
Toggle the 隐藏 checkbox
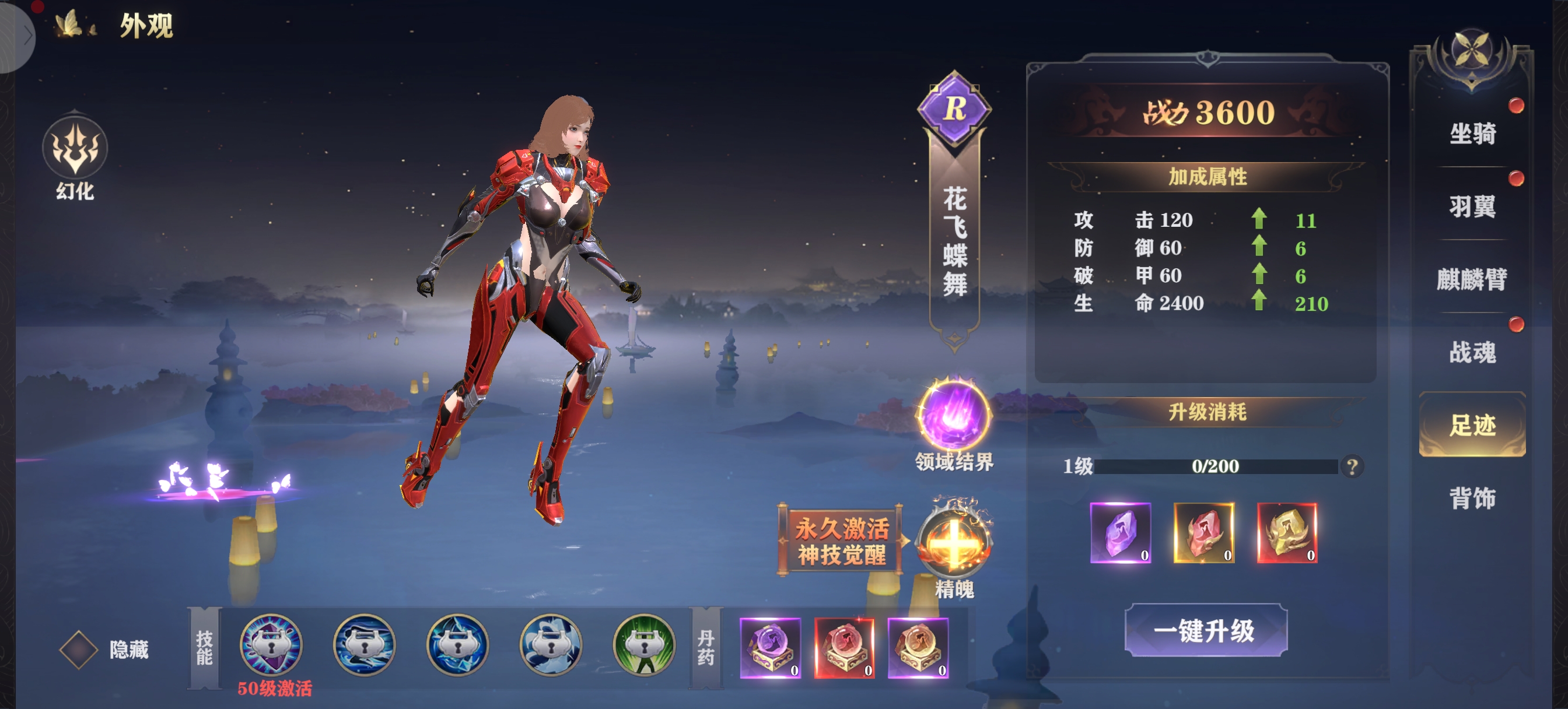point(79,650)
